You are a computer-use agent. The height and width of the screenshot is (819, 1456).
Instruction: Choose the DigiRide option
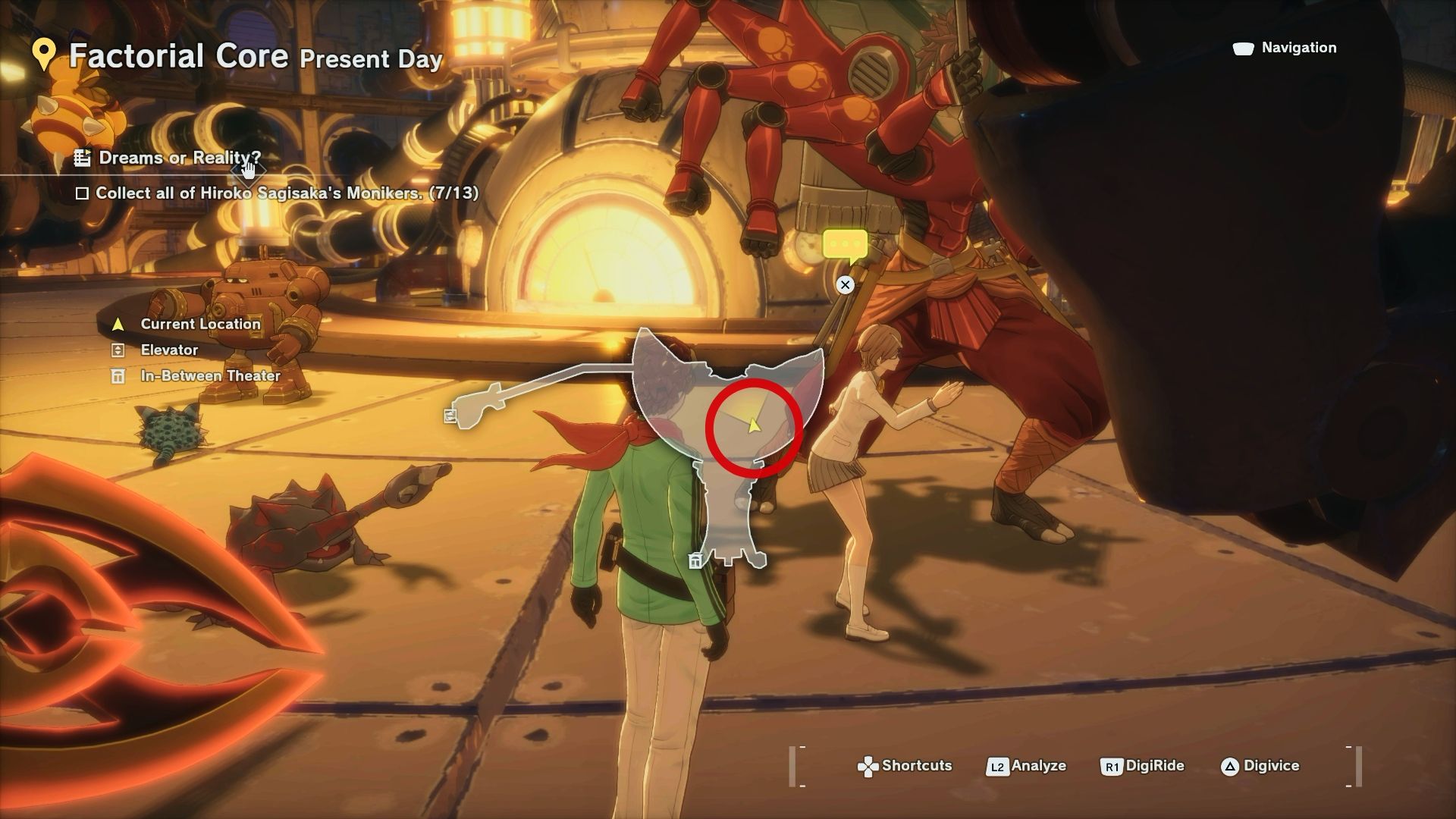coord(1142,766)
